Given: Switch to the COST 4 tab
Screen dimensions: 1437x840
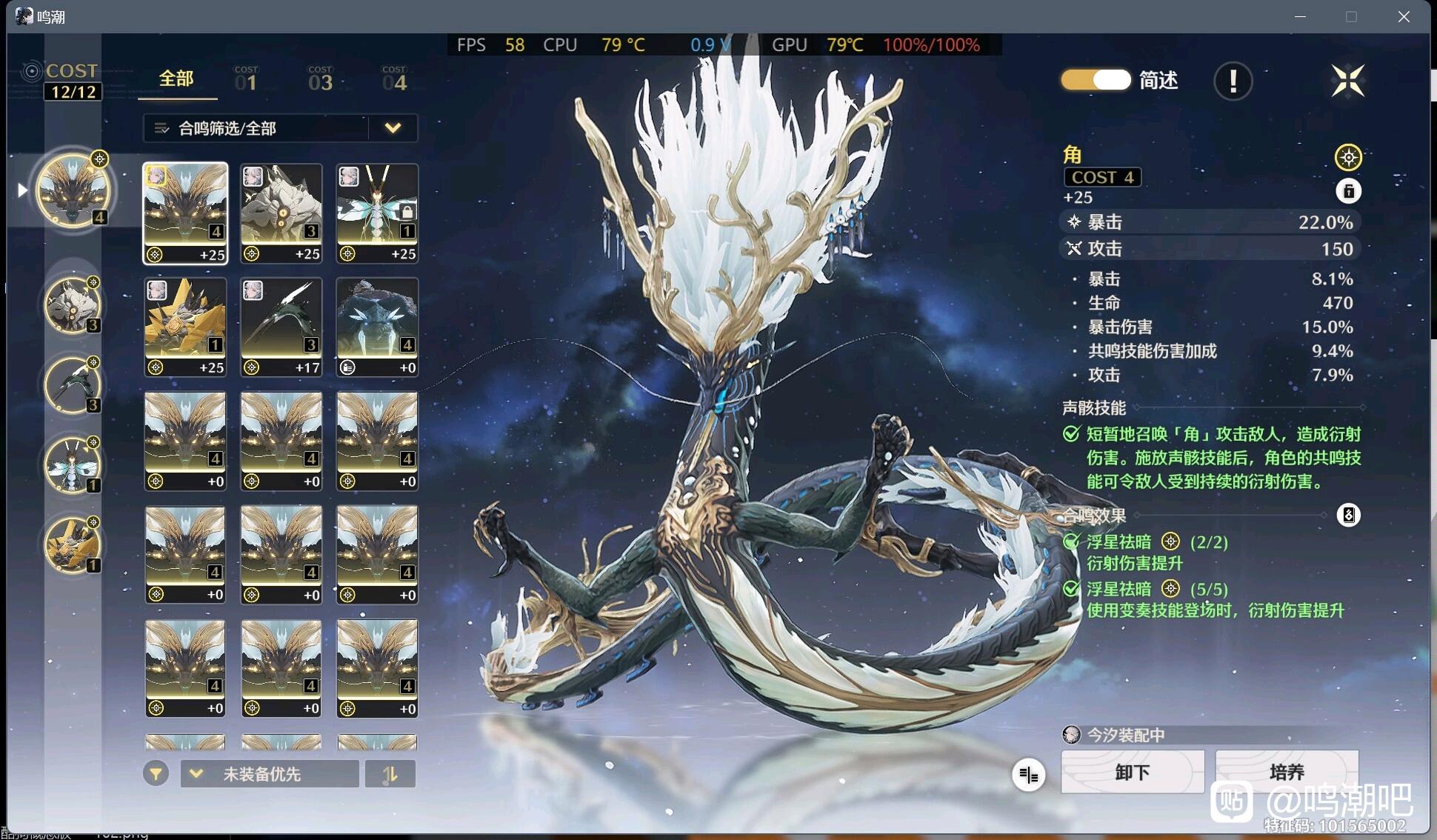Looking at the screenshot, I should pyautogui.click(x=394, y=79).
